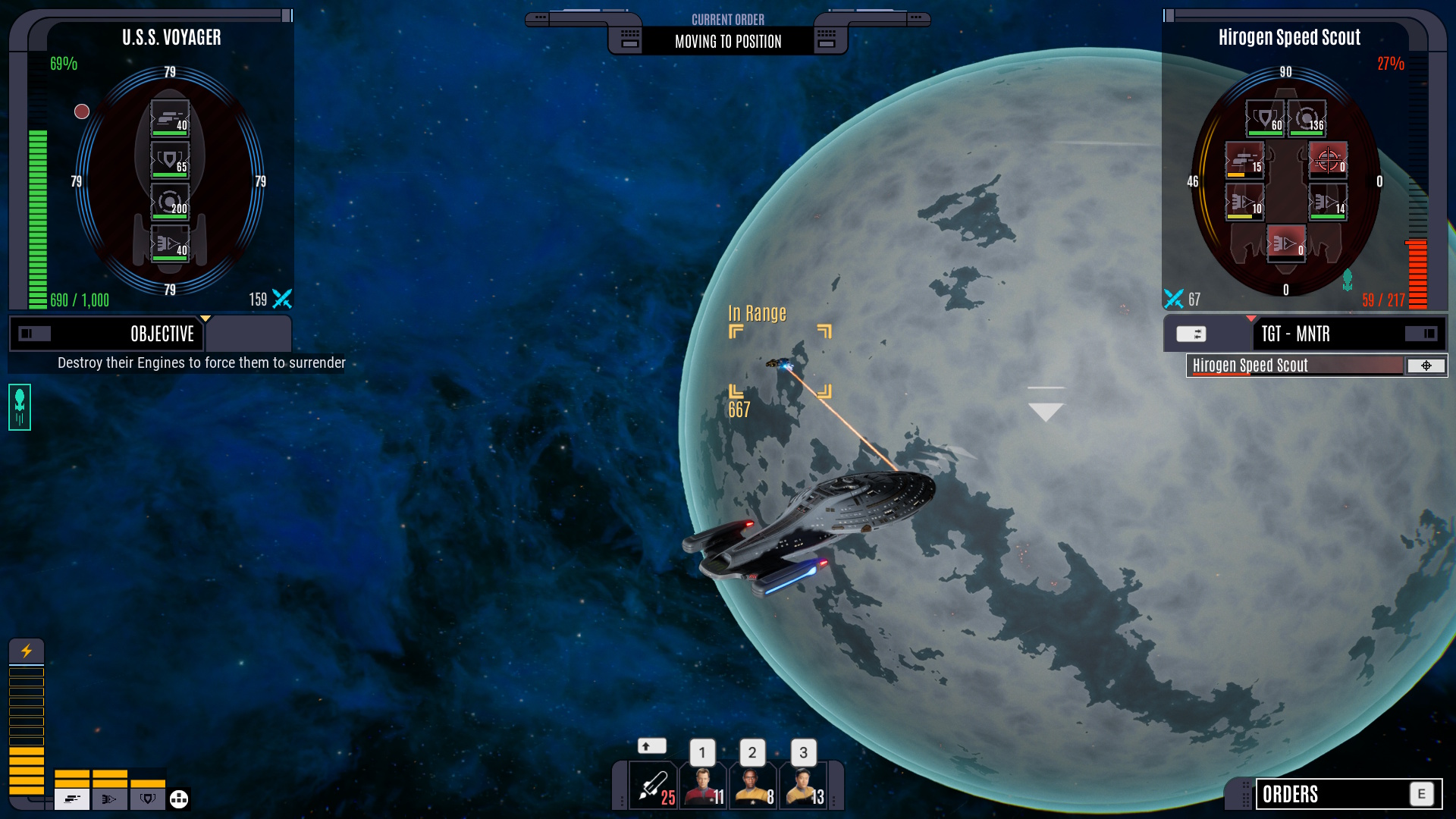
Task: Select the shields power allocation button
Action: [148, 799]
